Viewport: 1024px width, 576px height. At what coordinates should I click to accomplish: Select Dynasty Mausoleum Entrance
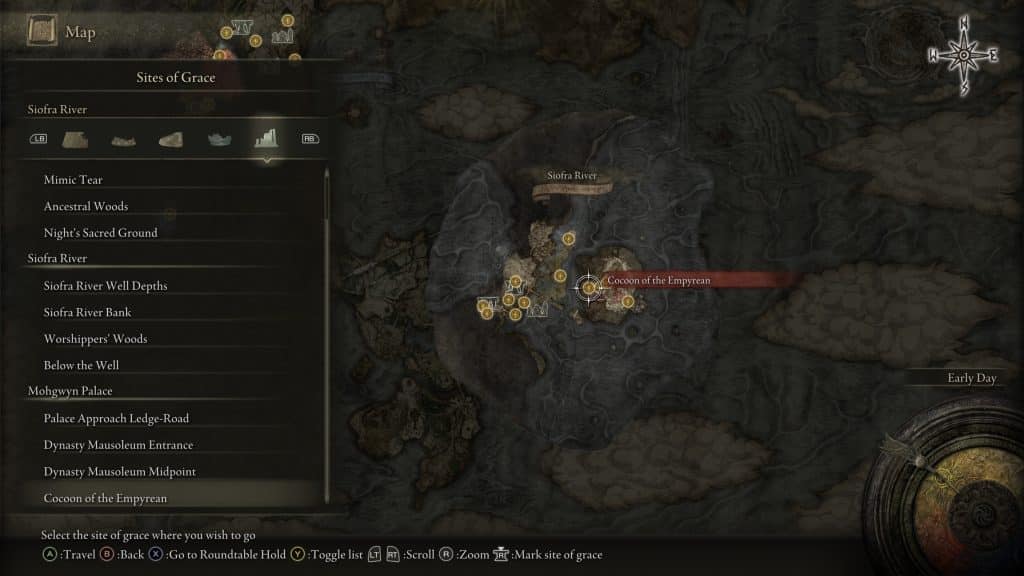click(118, 445)
